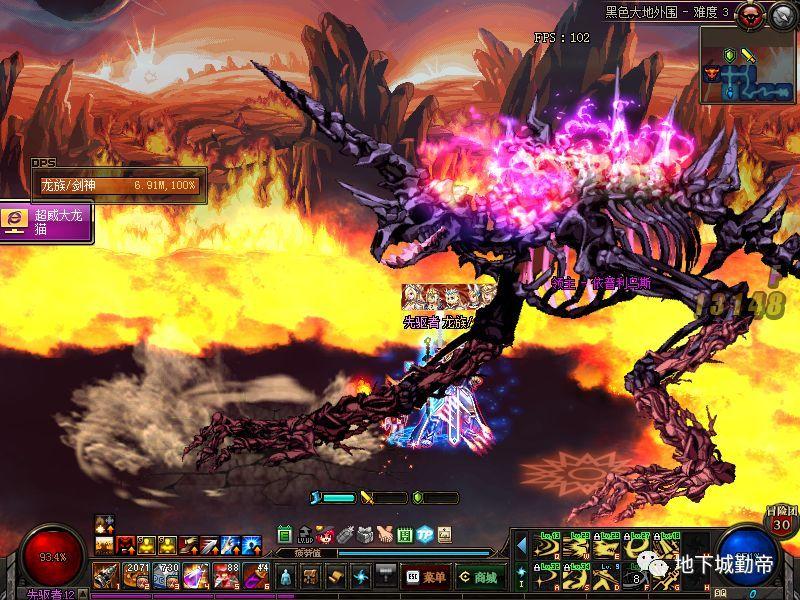This screenshot has height=600, width=800.
Task: Click the blue TP icon
Action: (x=424, y=534)
